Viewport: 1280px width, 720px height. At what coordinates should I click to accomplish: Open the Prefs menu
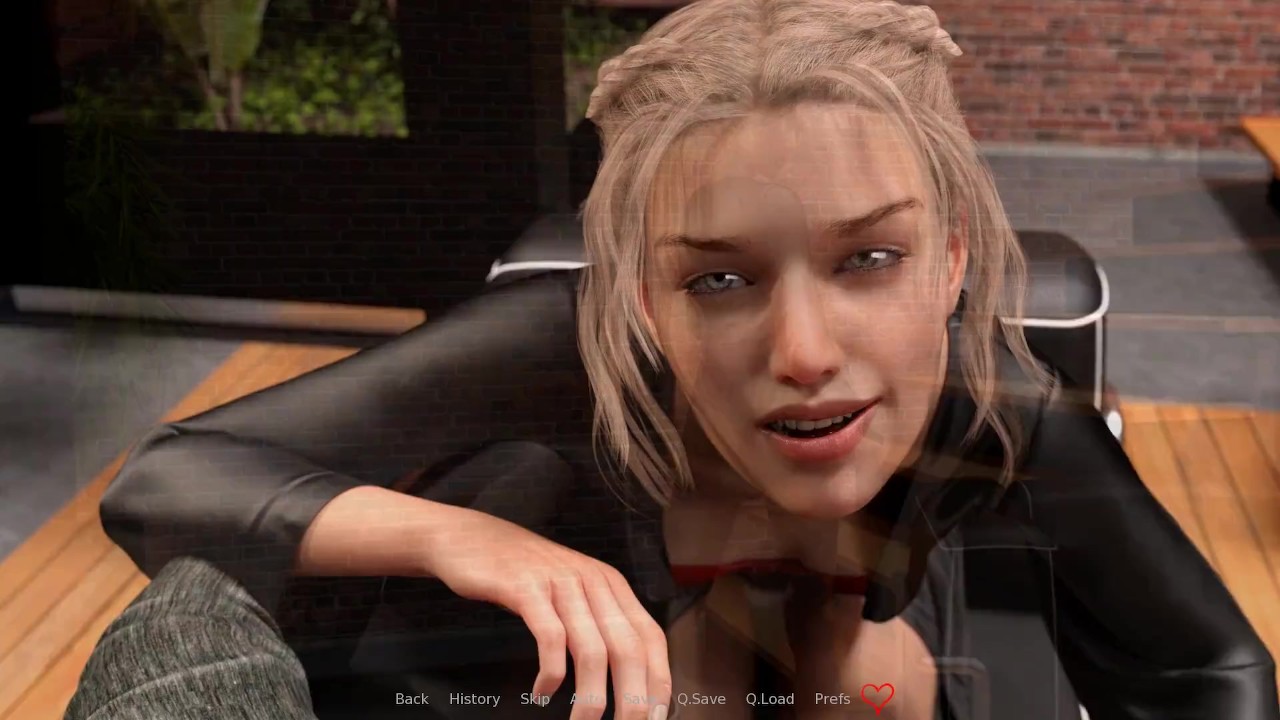(832, 699)
